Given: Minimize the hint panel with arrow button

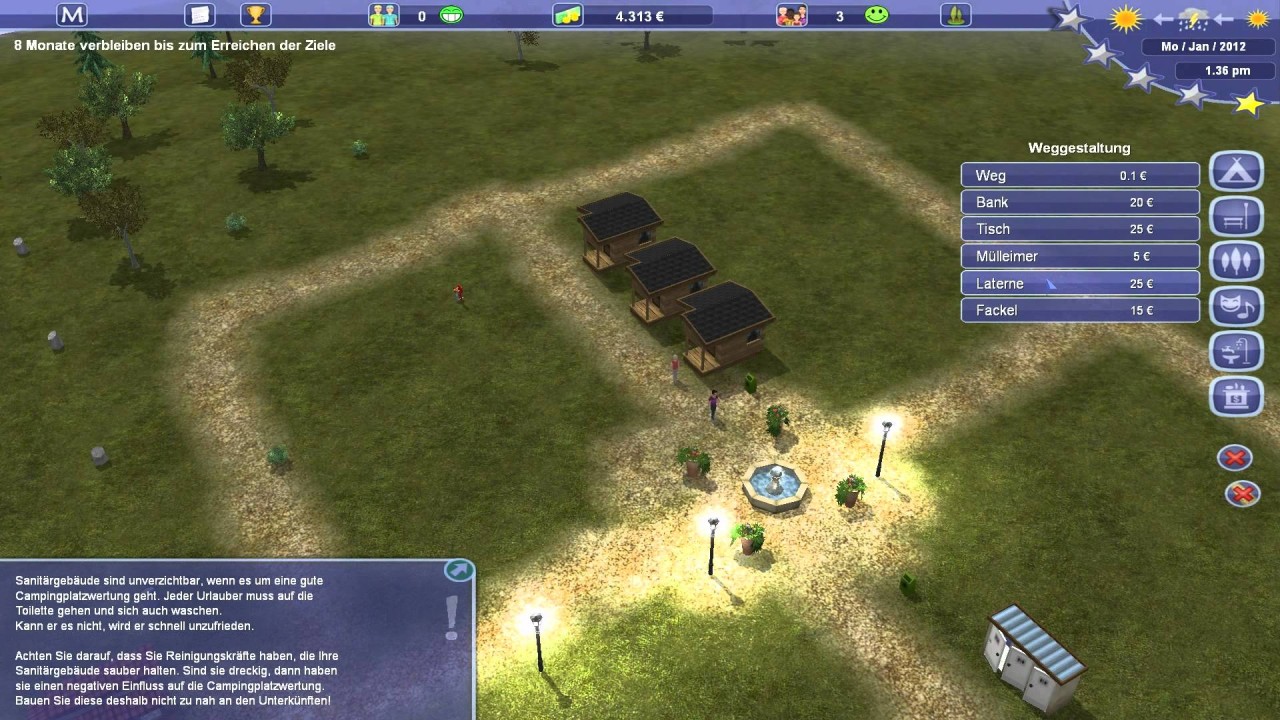Looking at the screenshot, I should point(458,570).
